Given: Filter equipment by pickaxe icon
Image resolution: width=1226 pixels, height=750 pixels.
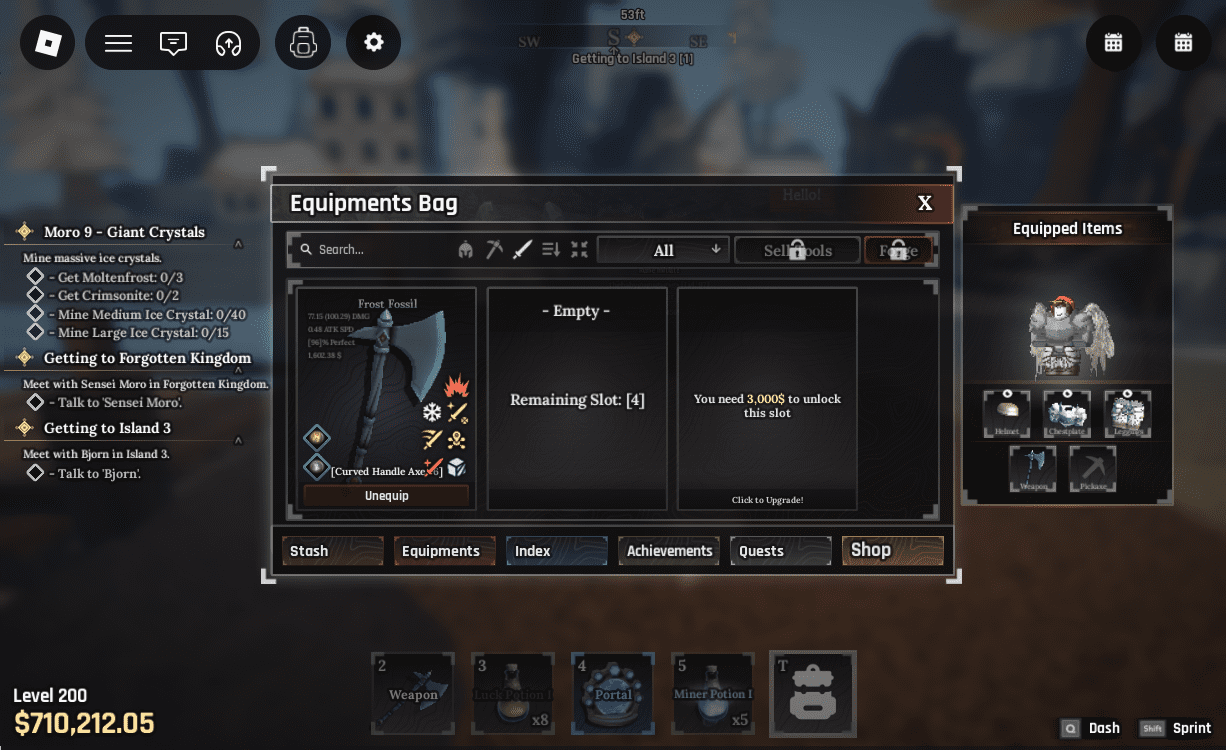Looking at the screenshot, I should (x=494, y=250).
